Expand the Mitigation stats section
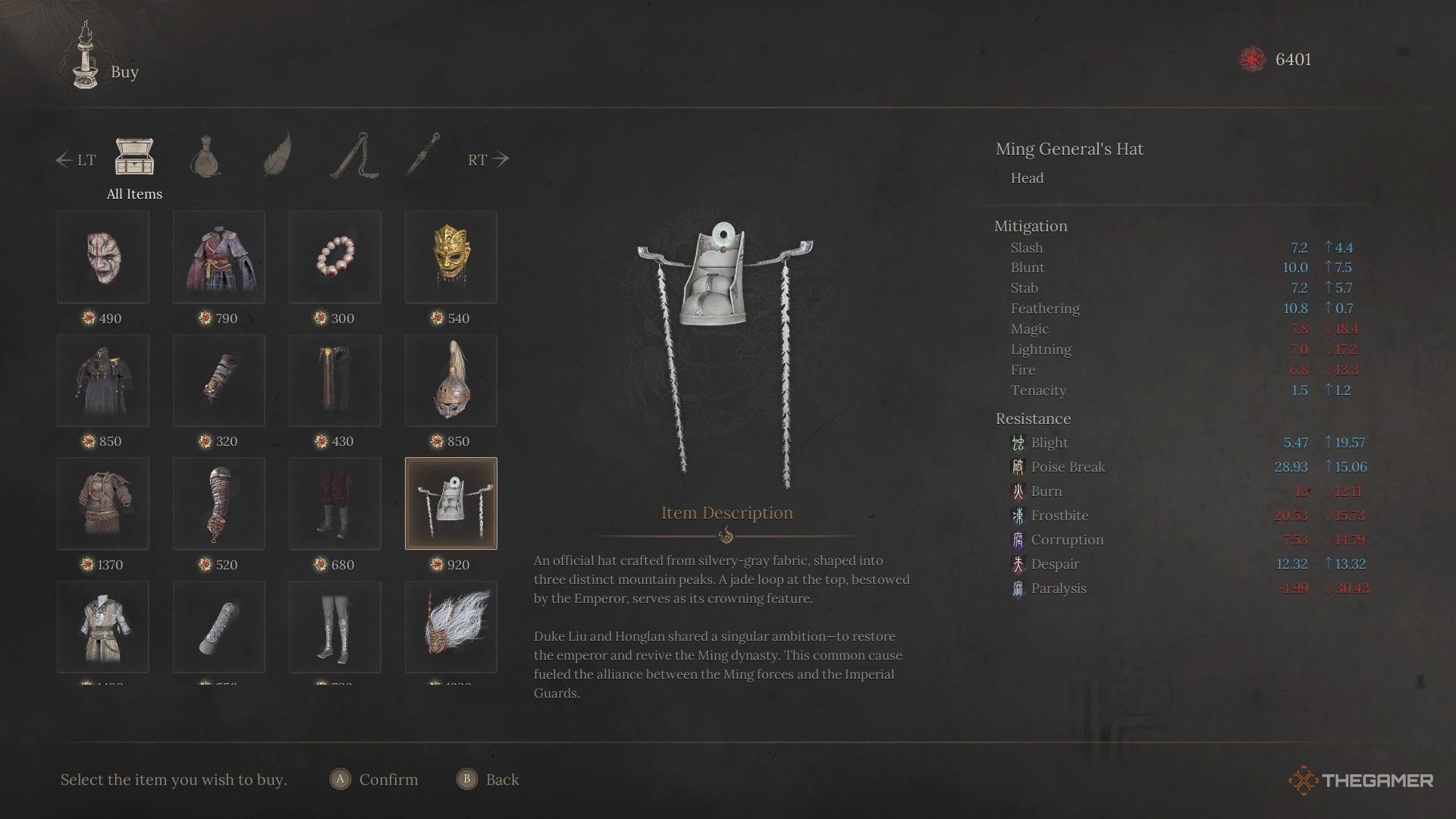Viewport: 1456px width, 819px height. pos(1030,225)
